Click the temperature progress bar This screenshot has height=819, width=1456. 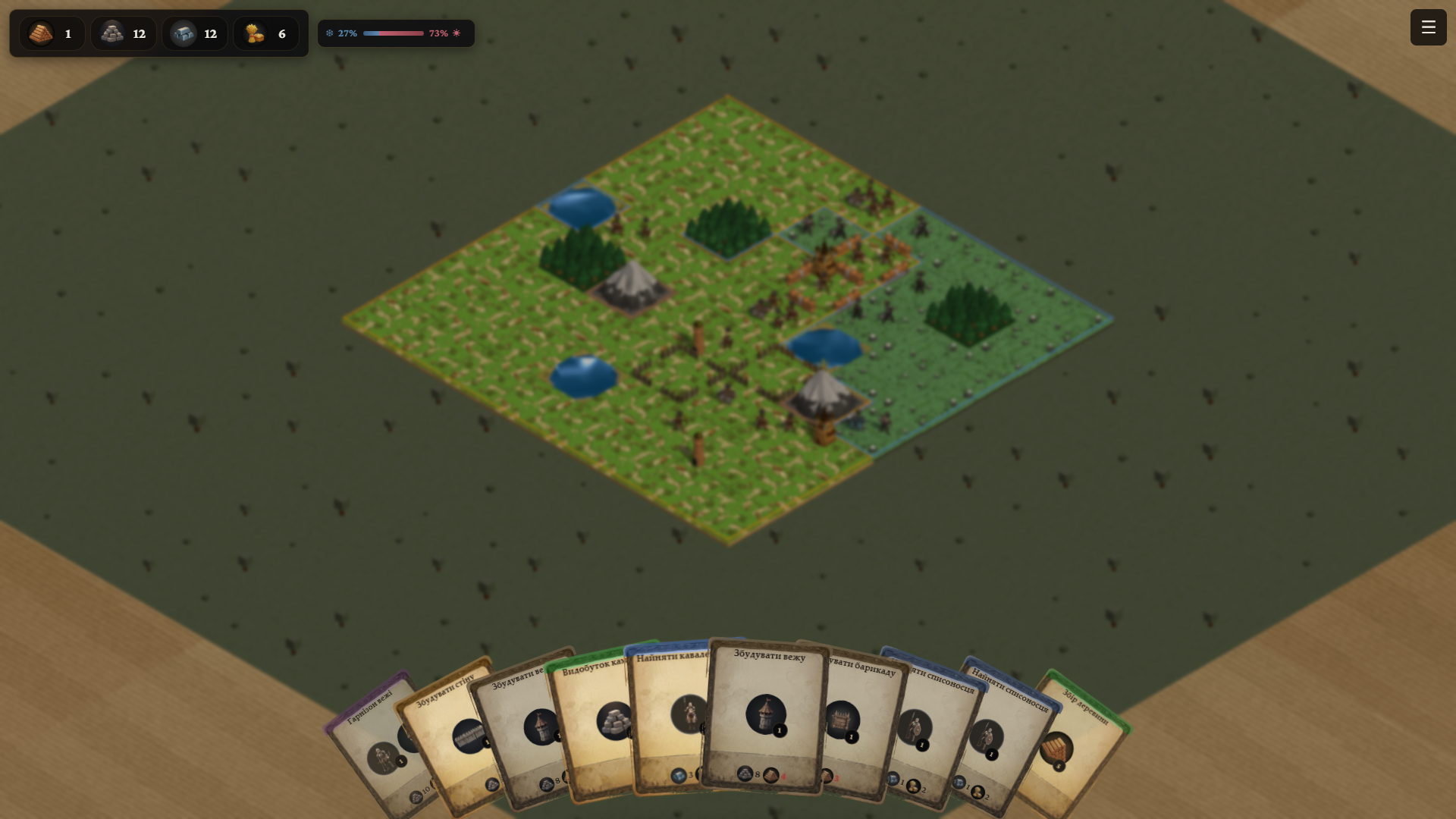(x=394, y=33)
